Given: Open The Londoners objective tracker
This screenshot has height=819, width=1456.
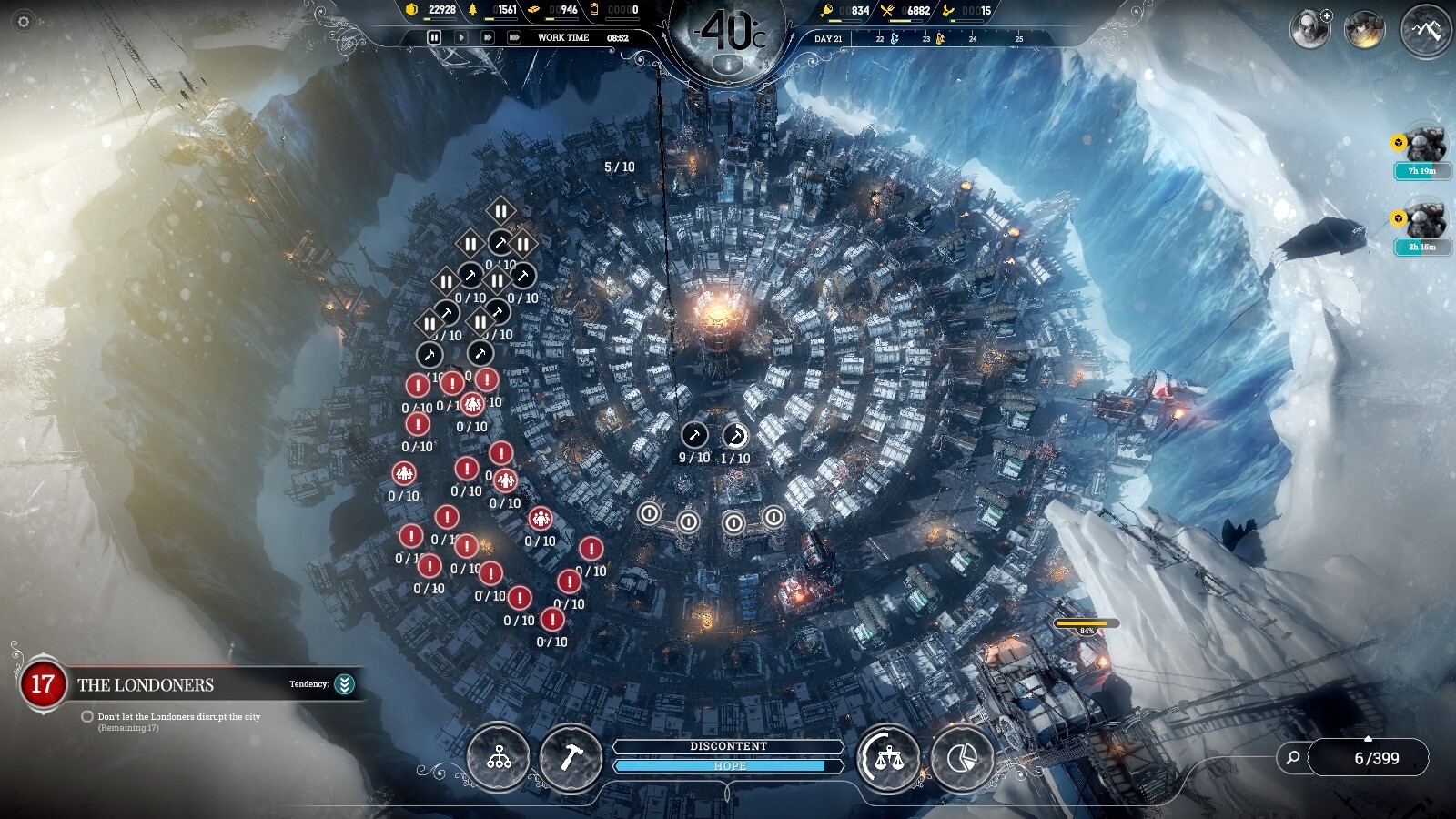Looking at the screenshot, I should click(146, 685).
